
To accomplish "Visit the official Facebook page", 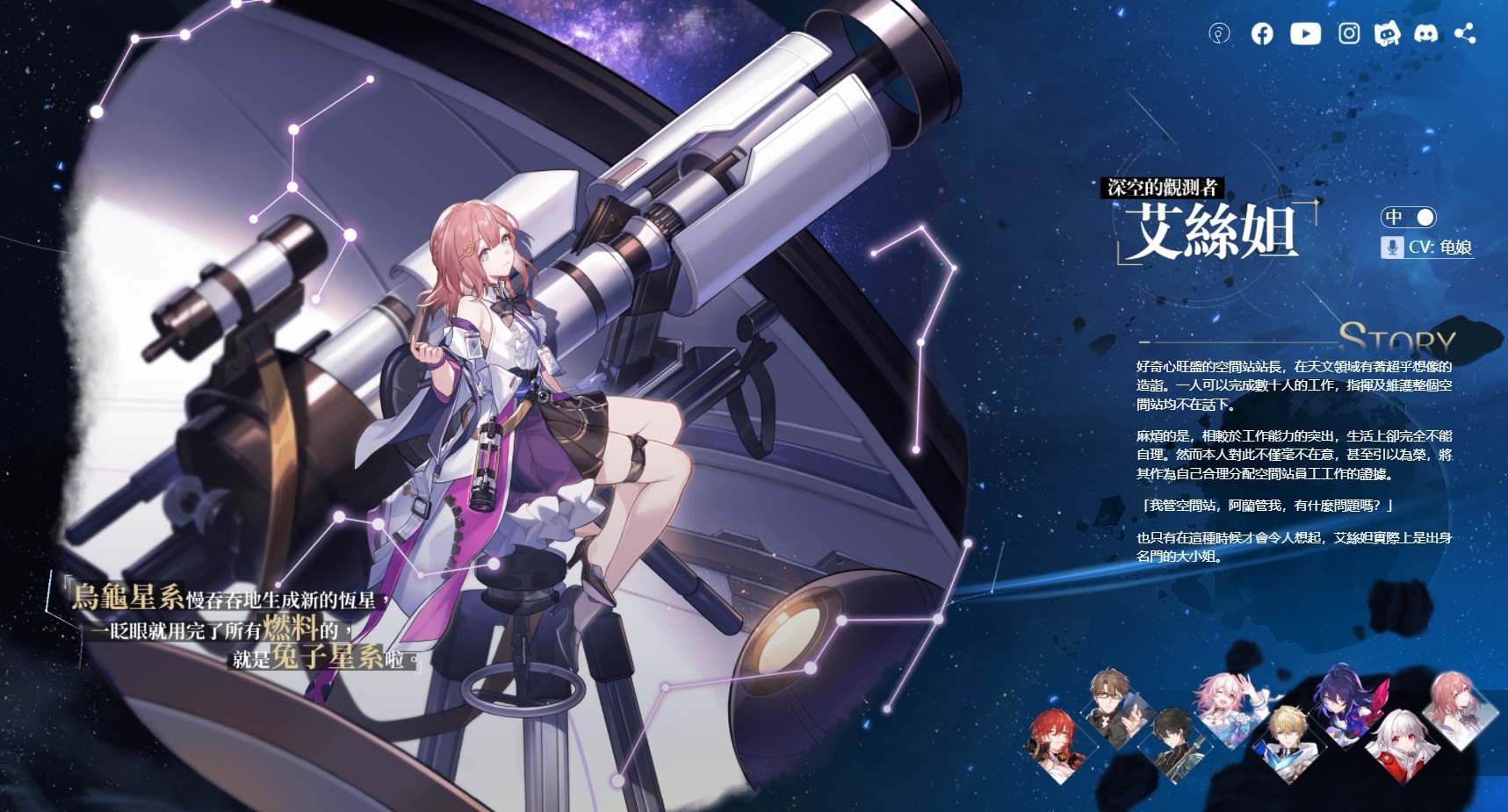I will (x=1262, y=34).
